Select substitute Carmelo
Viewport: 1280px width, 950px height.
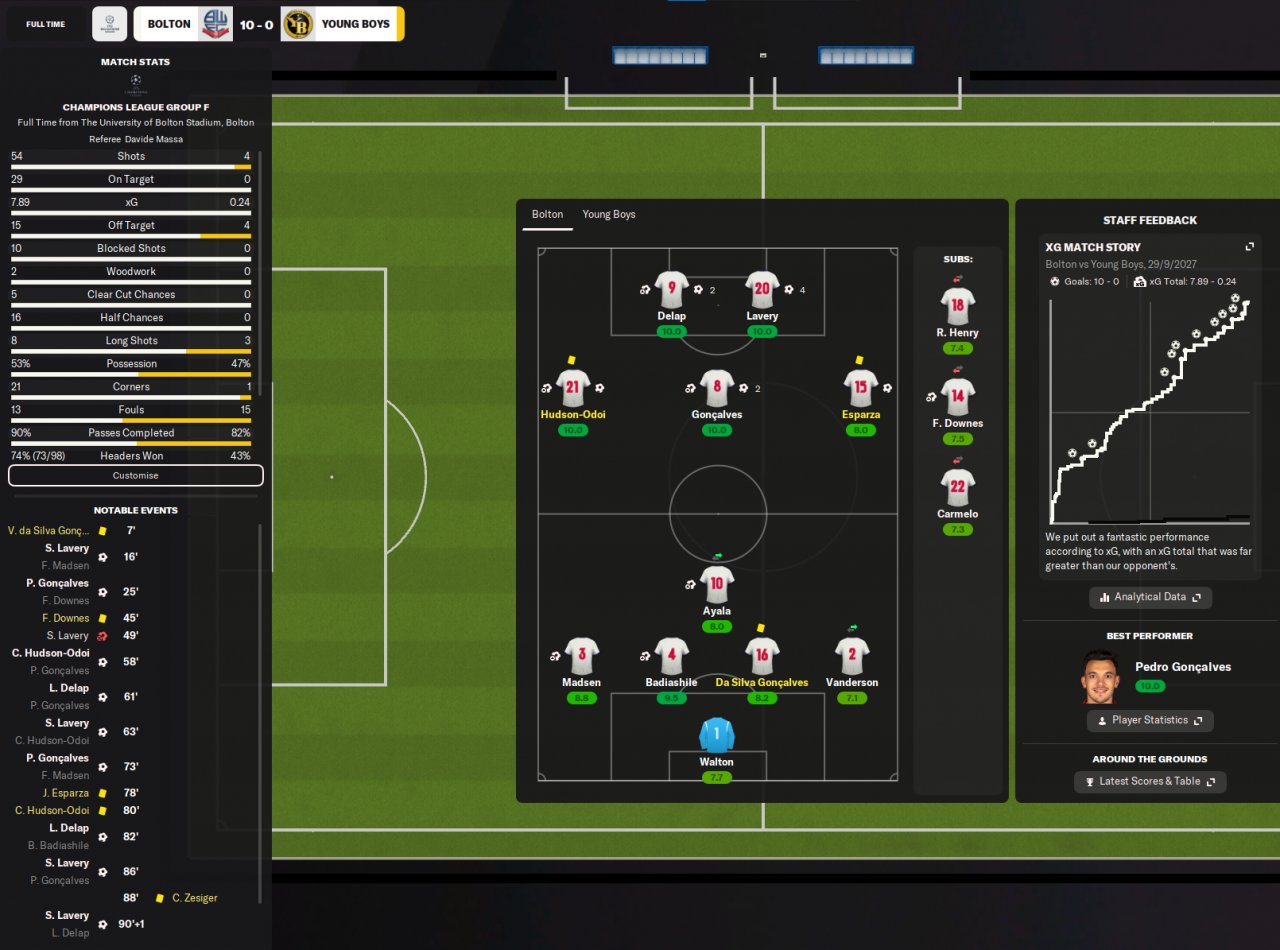click(957, 488)
